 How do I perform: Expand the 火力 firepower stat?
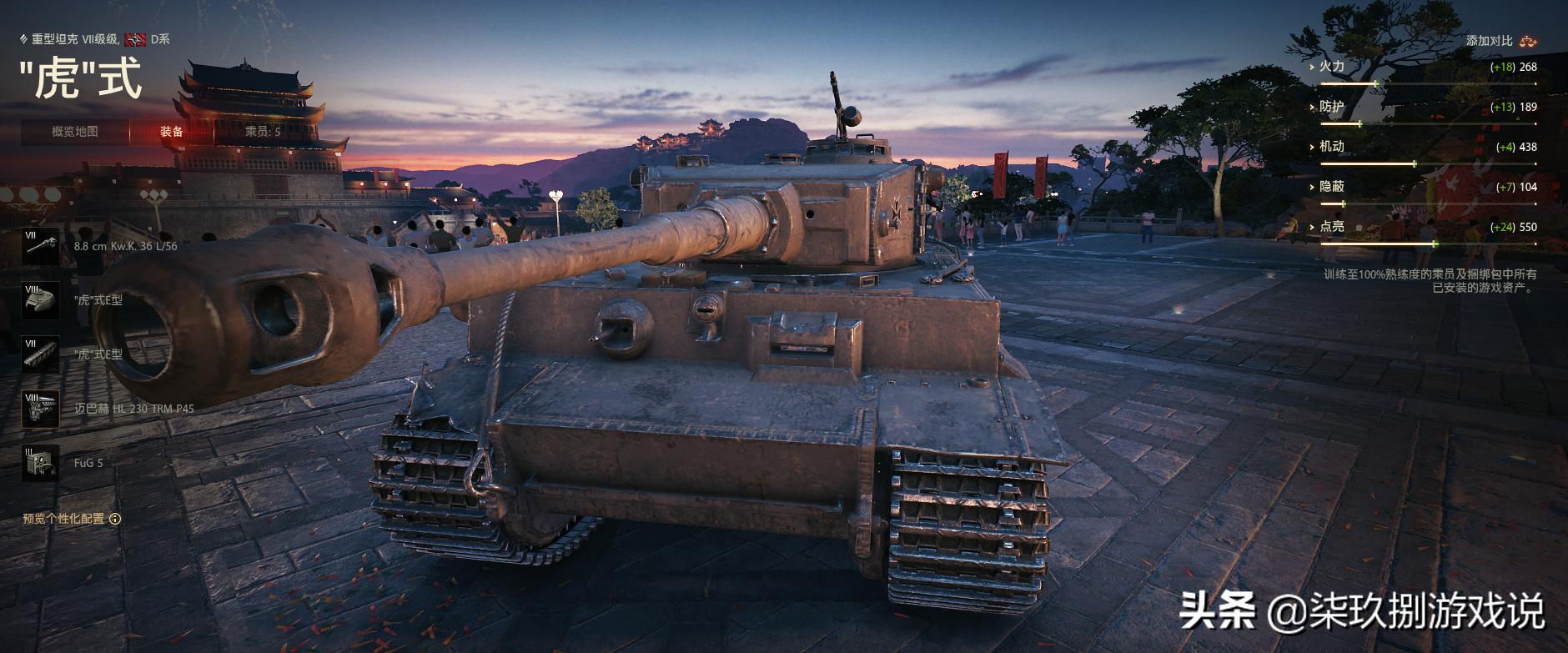click(1331, 67)
